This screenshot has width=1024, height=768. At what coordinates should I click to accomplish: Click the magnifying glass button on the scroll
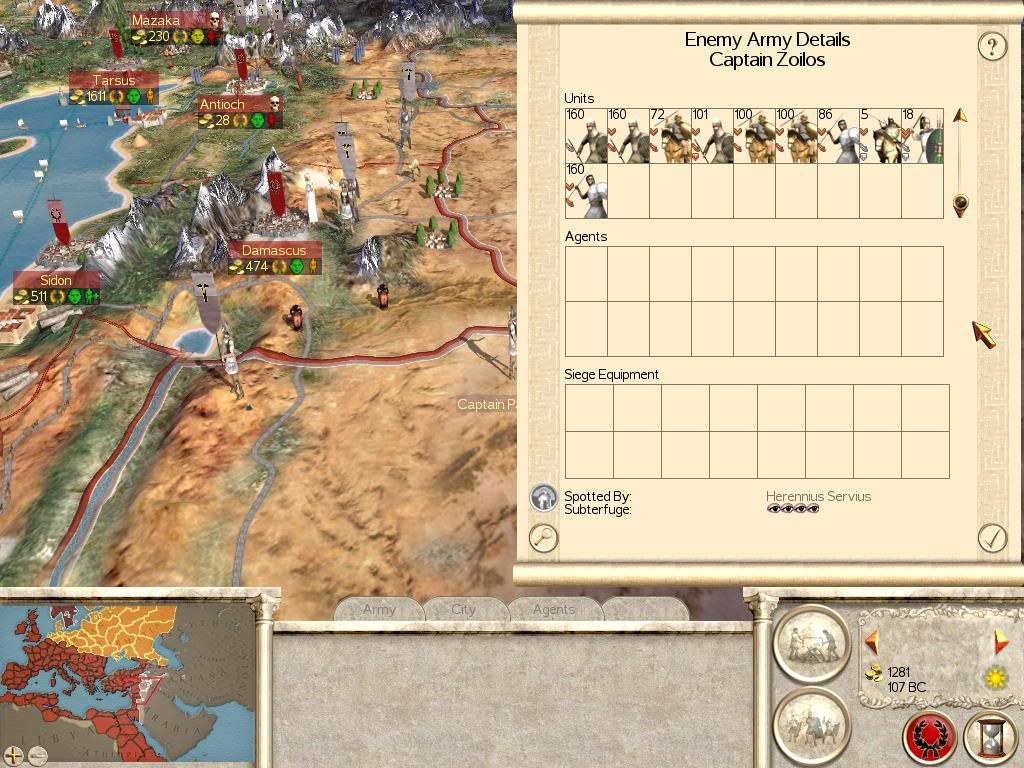pos(543,538)
